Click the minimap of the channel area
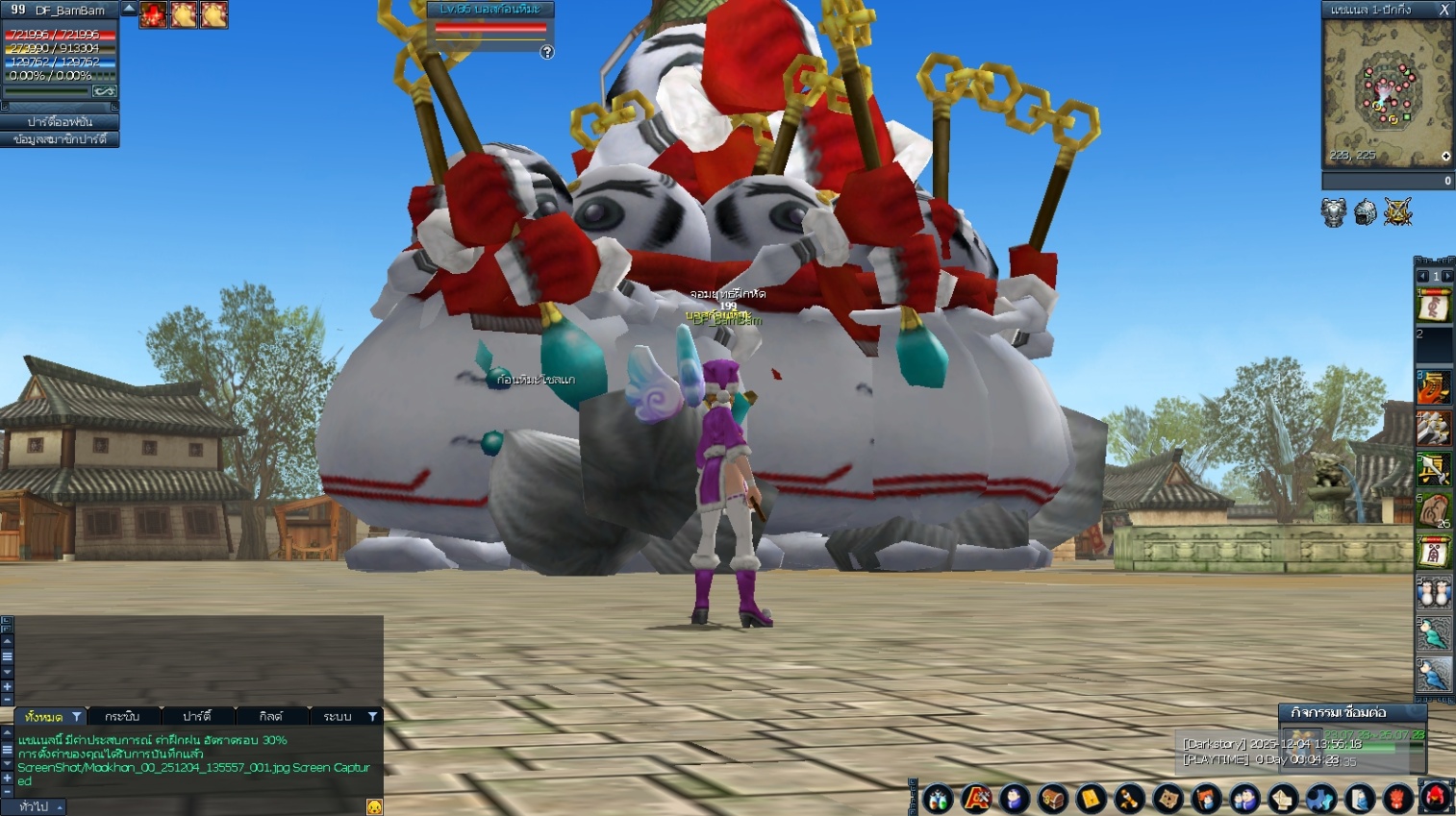The width and height of the screenshot is (1456, 816). [x=1387, y=92]
